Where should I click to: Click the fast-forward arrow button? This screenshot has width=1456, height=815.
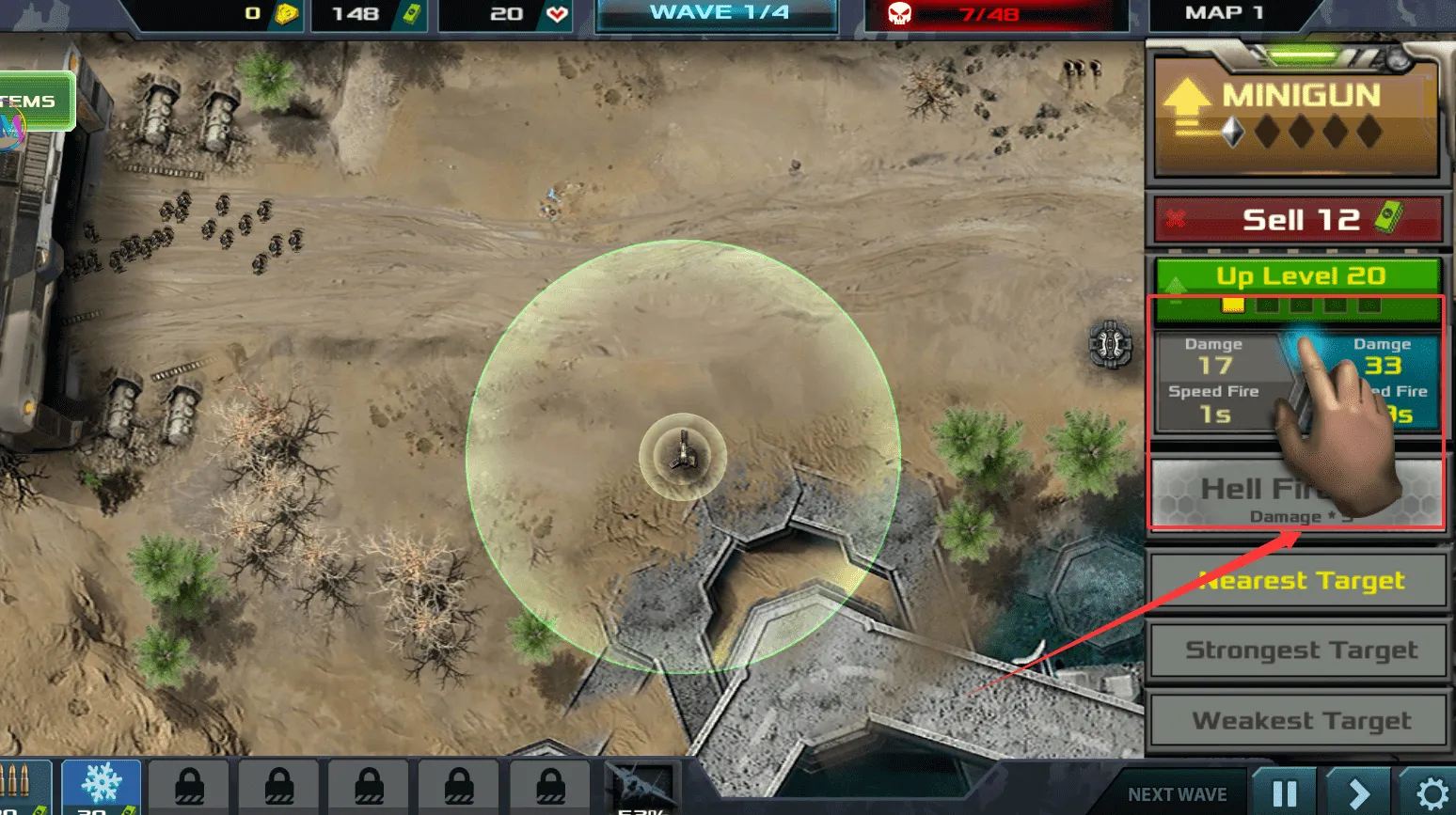[1358, 792]
